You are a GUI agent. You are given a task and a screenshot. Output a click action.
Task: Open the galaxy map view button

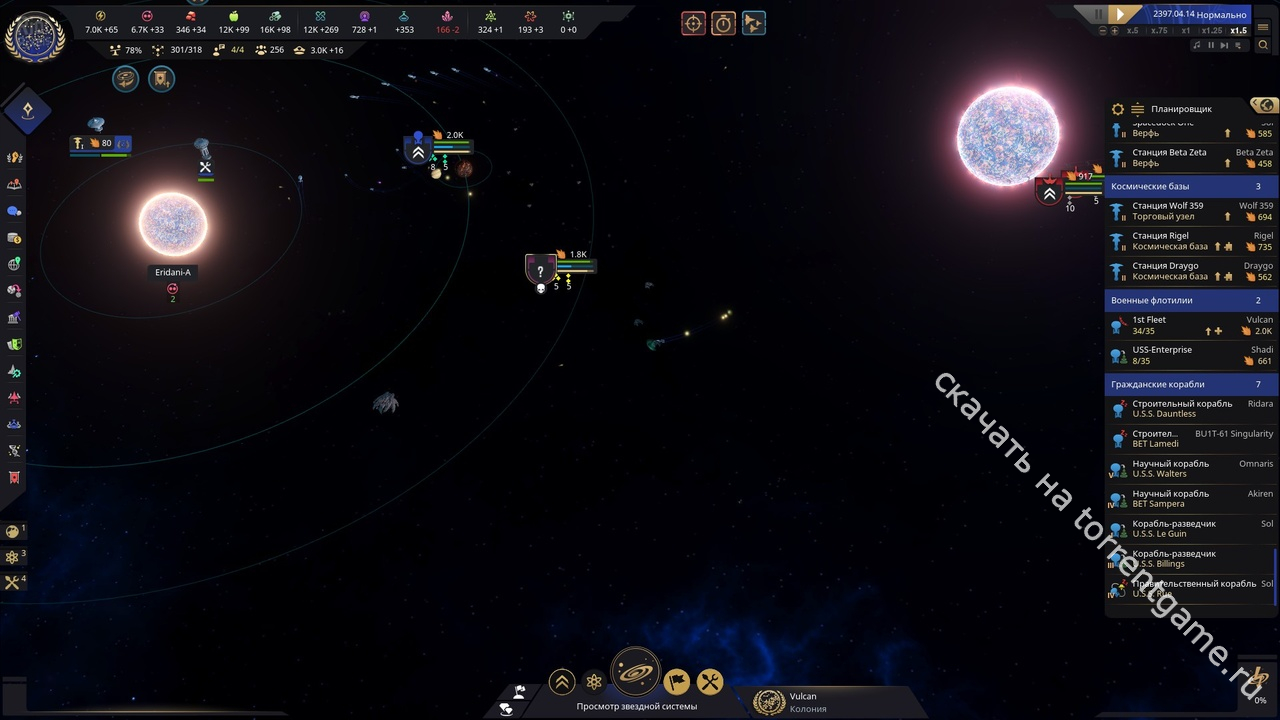[x=635, y=673]
